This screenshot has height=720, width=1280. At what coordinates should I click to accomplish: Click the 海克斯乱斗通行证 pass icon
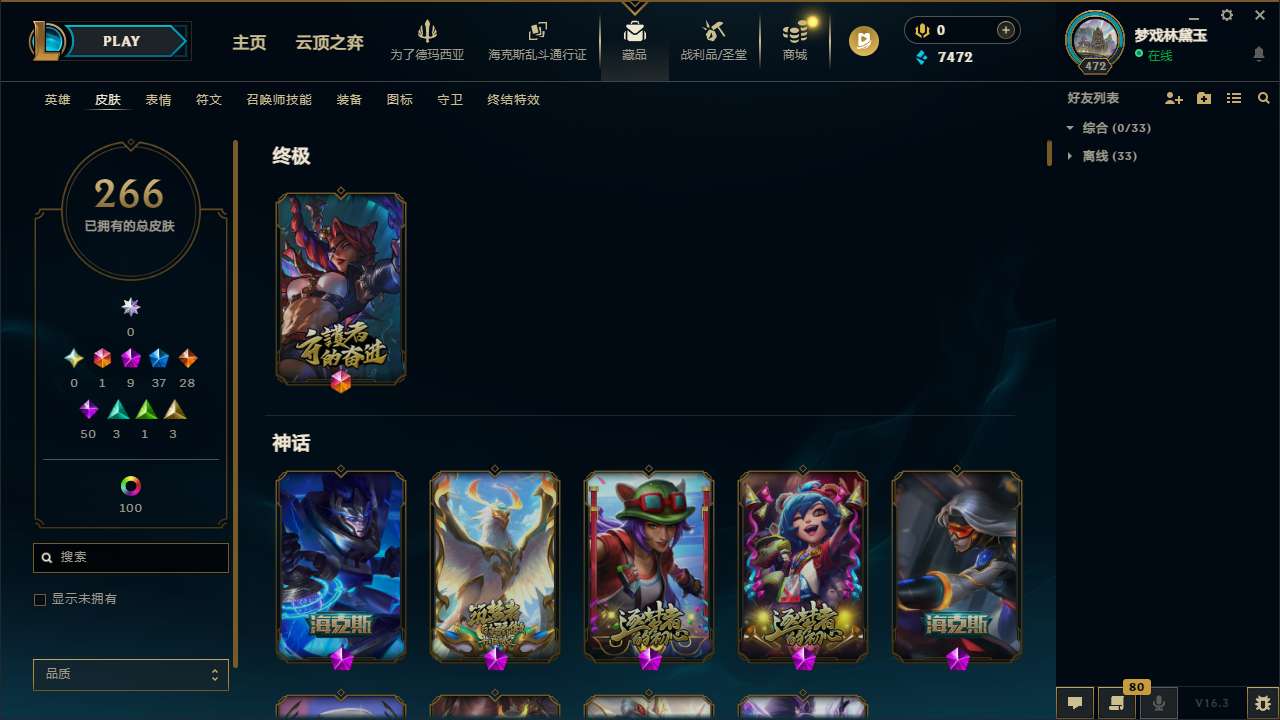(537, 40)
